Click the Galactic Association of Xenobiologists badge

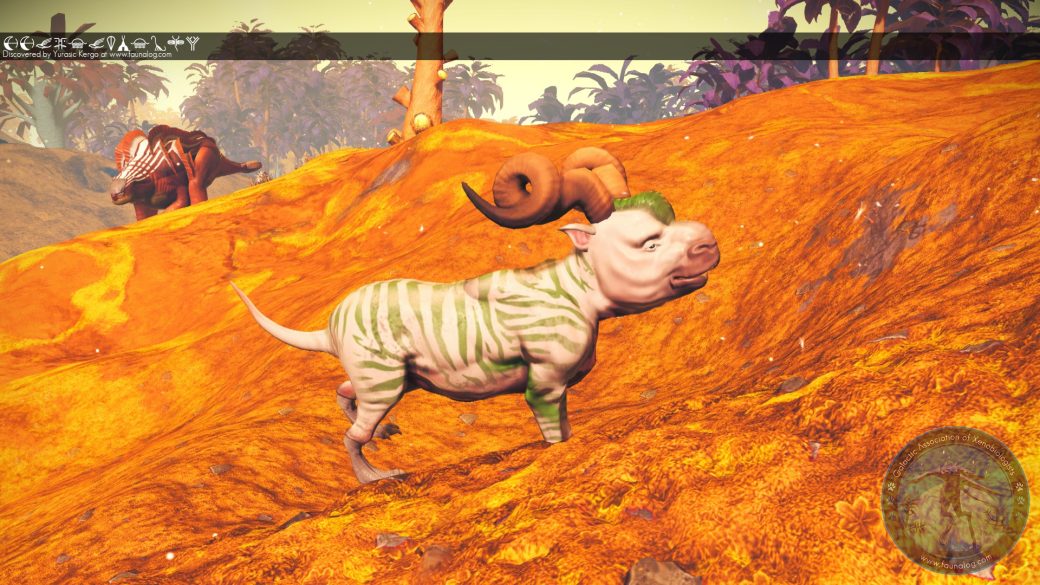pos(955,500)
